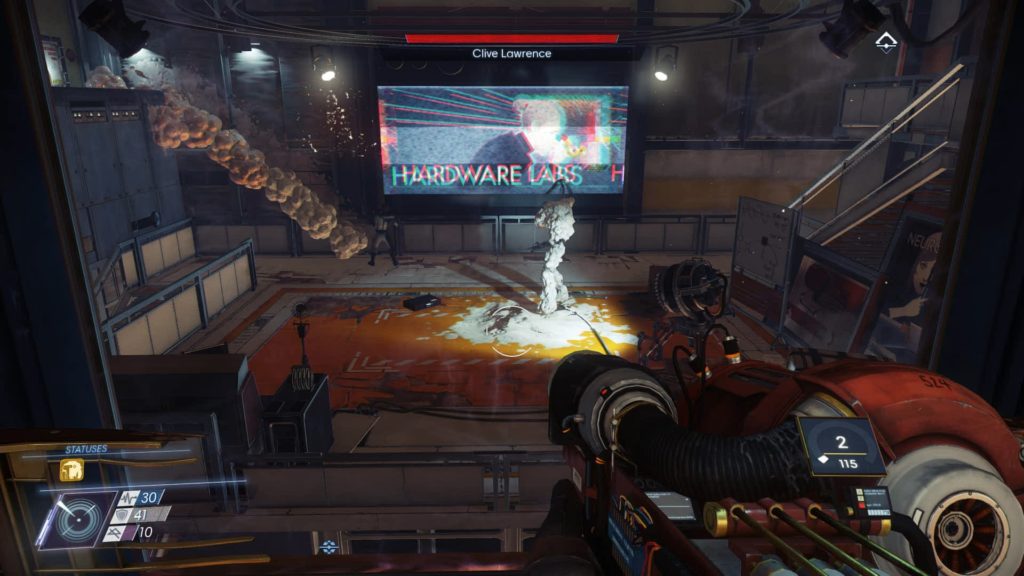This screenshot has width=1024, height=576.
Task: Click the diamond objective marker
Action: point(885,41)
